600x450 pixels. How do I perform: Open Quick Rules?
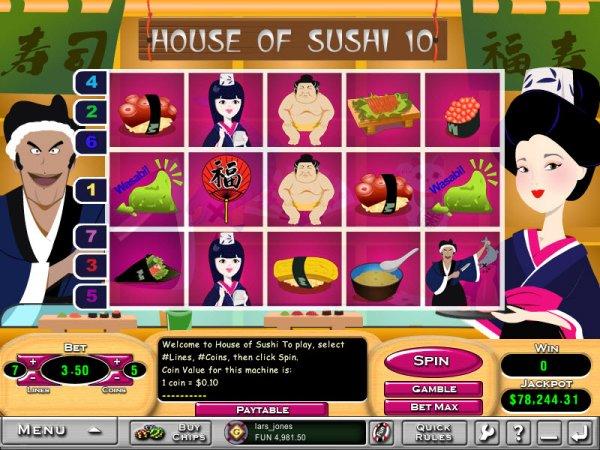pos(432,432)
